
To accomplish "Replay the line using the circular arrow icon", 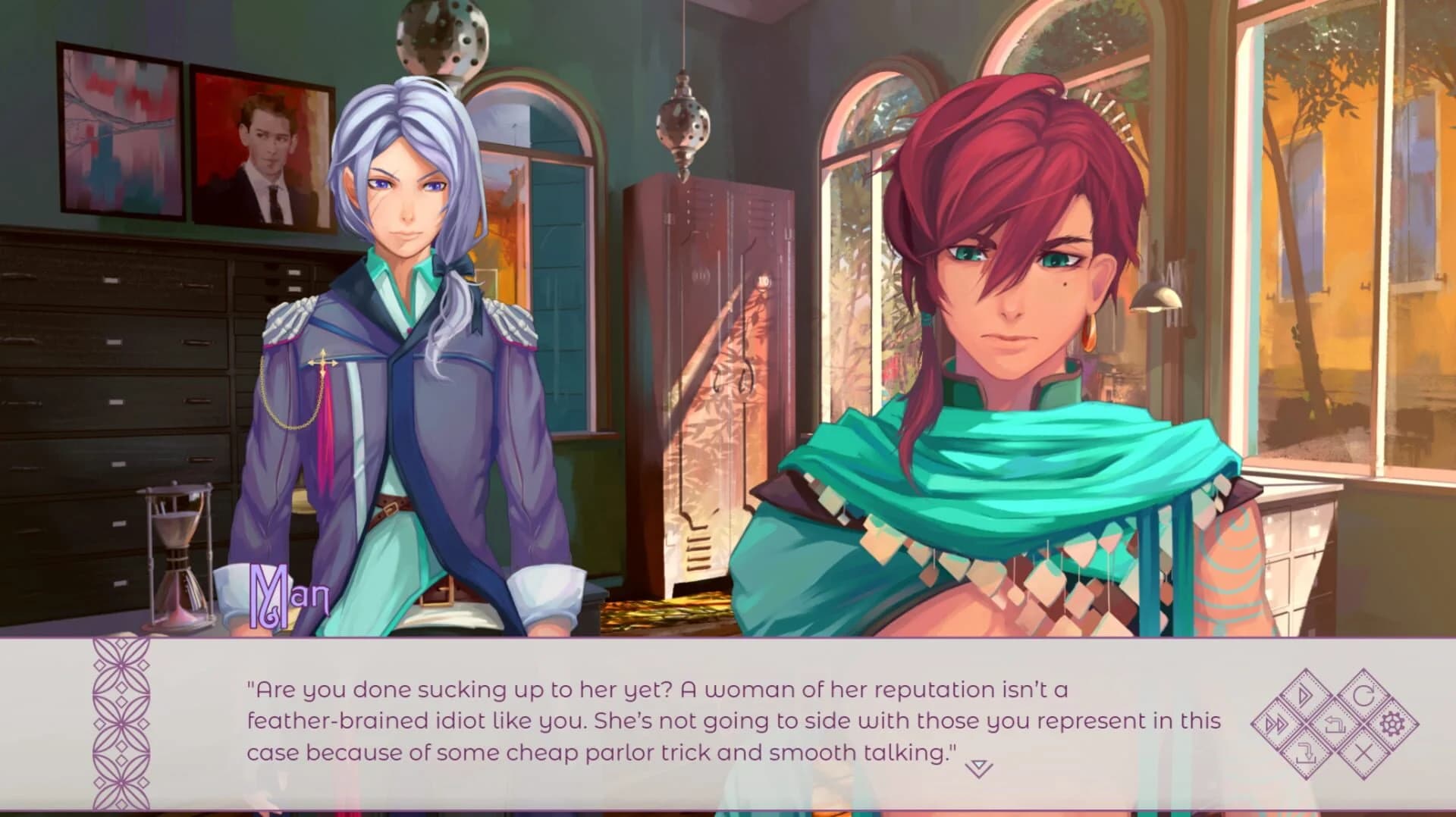I will tap(1365, 694).
